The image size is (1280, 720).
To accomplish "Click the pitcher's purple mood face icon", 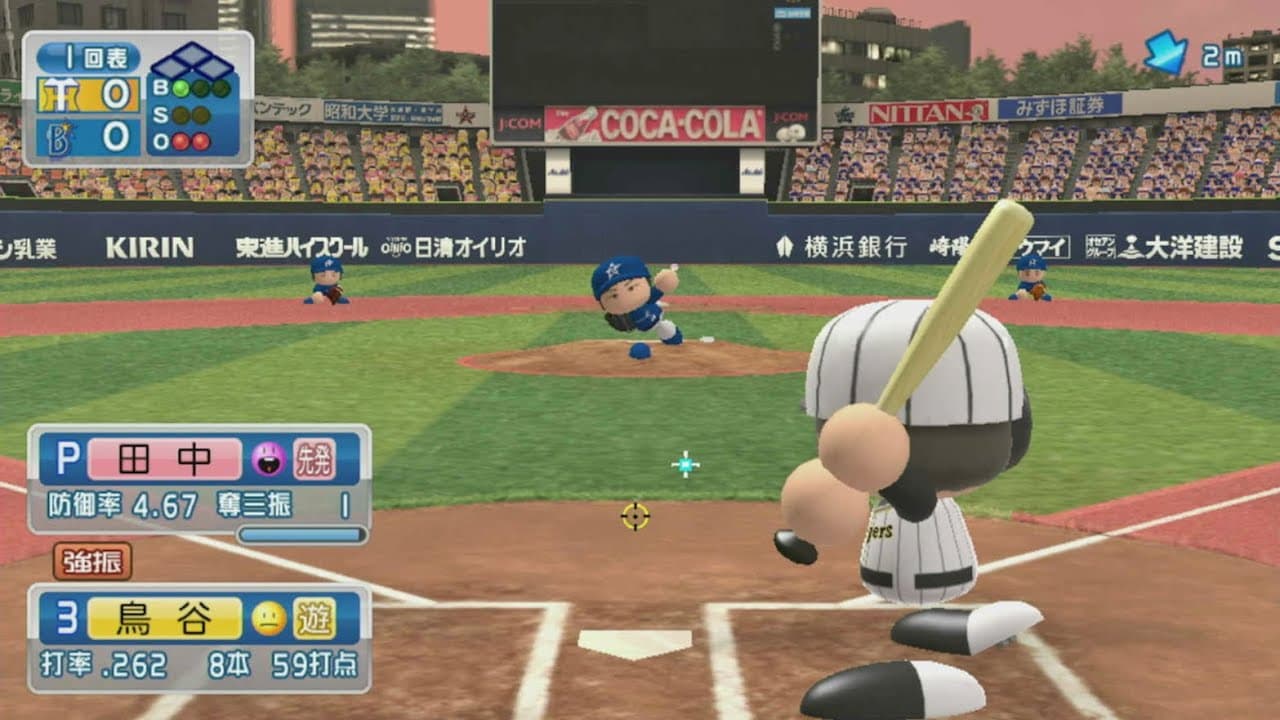I will point(268,459).
